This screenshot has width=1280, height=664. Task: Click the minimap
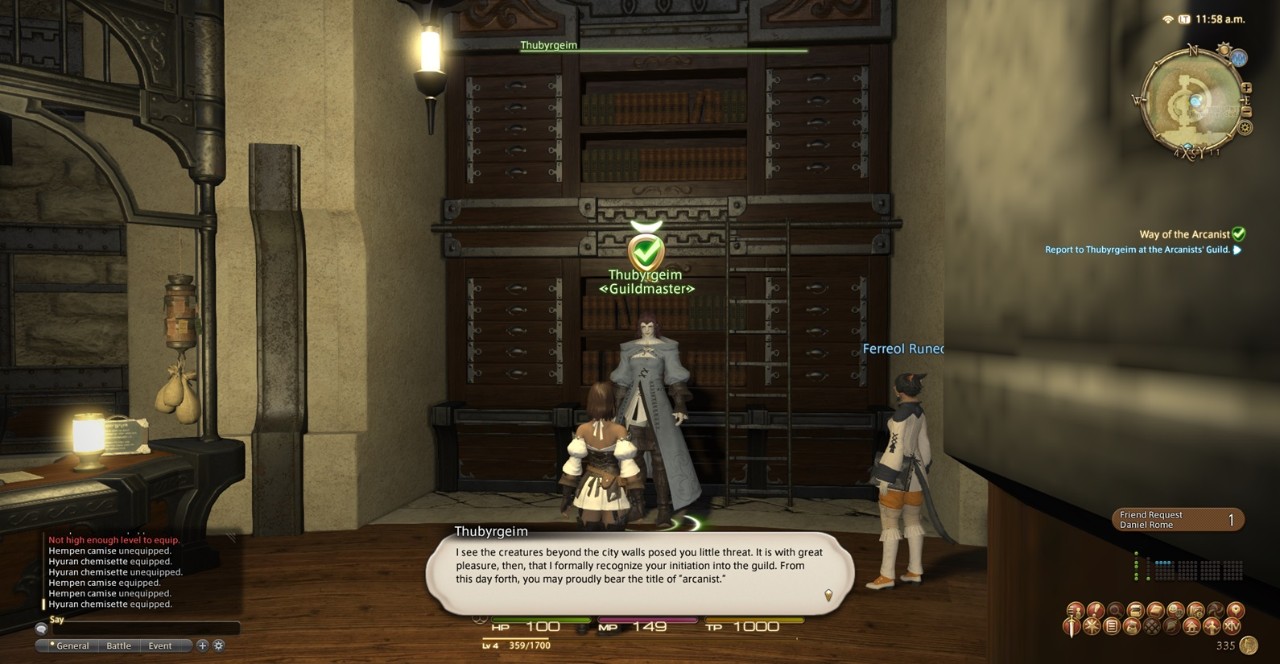(x=1192, y=99)
